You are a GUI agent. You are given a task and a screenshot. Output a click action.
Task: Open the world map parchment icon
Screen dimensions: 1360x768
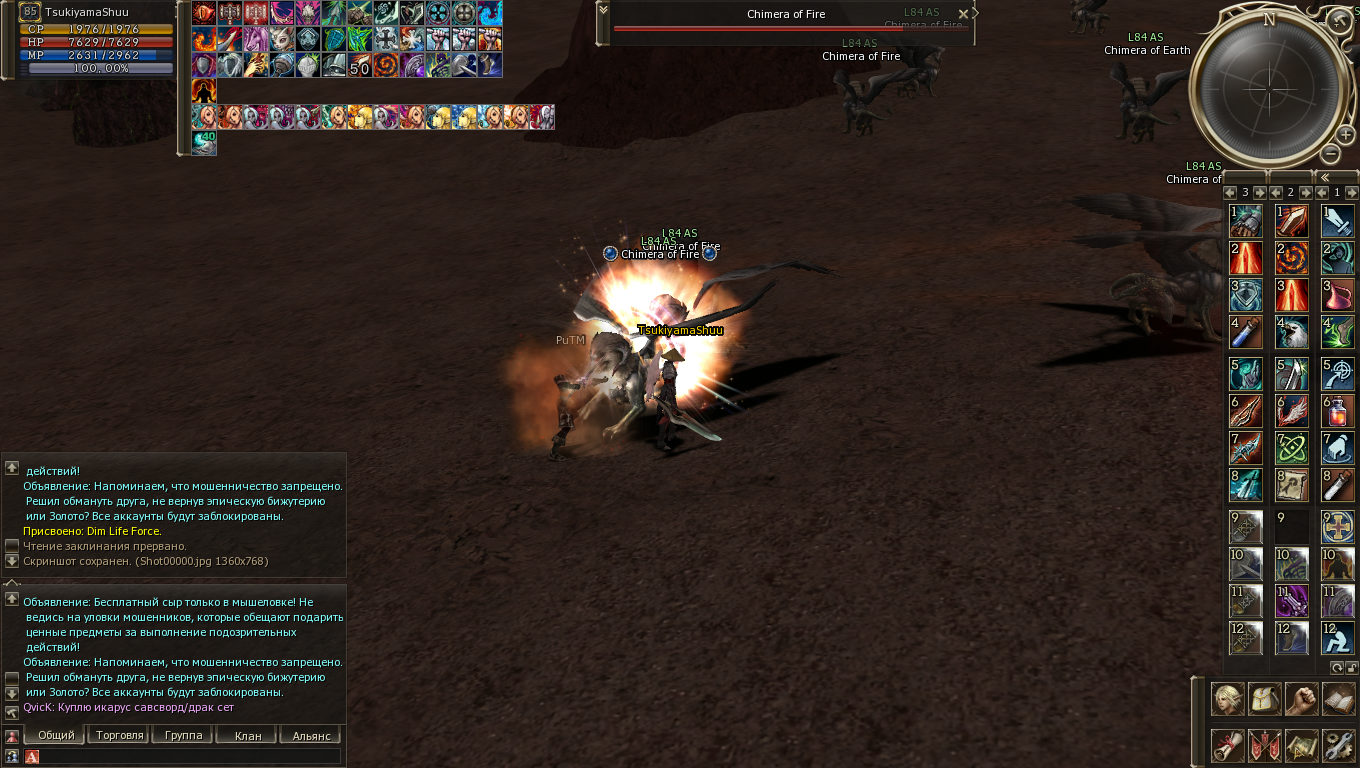coord(1301,745)
